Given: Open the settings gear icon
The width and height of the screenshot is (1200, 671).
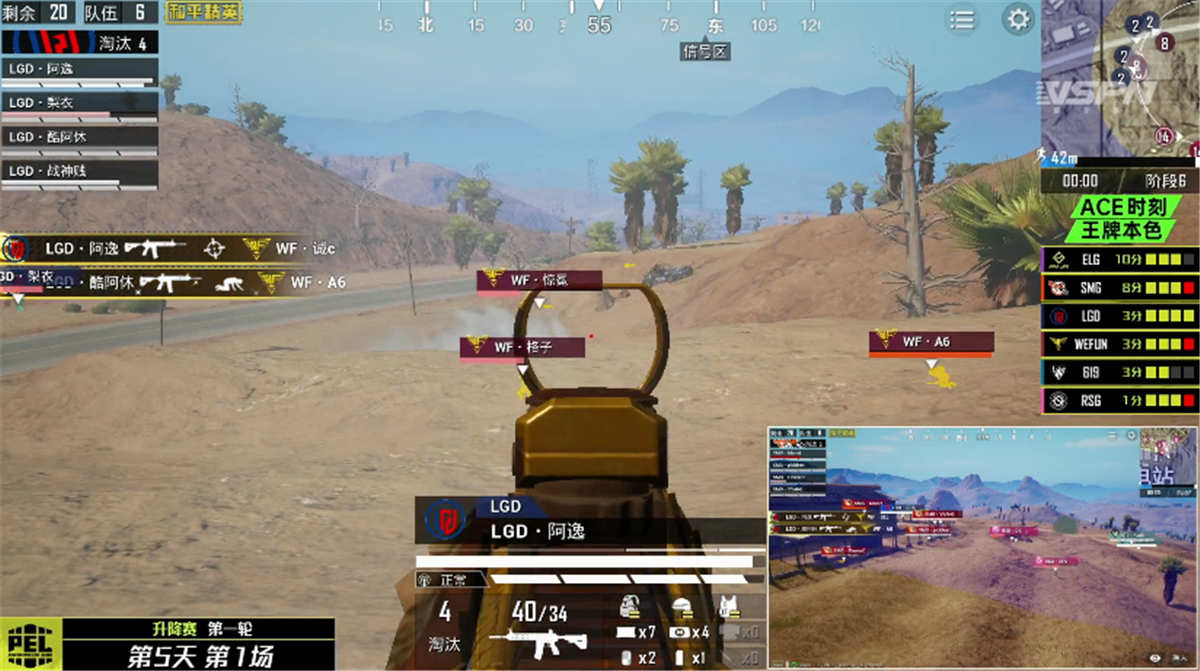Looking at the screenshot, I should 1018,19.
